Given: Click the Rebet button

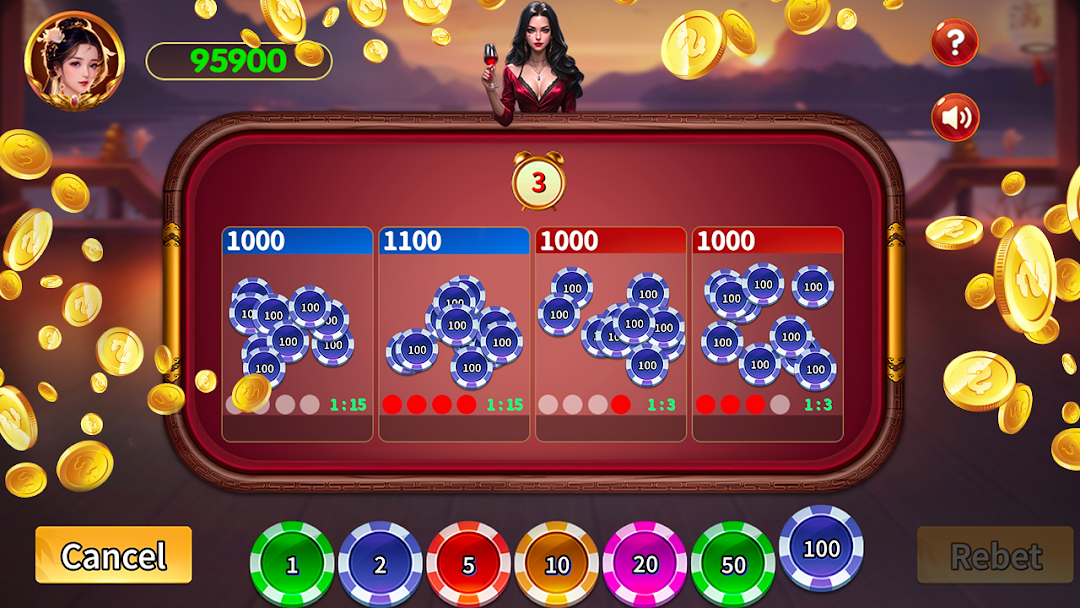Looking at the screenshot, I should click(994, 555).
